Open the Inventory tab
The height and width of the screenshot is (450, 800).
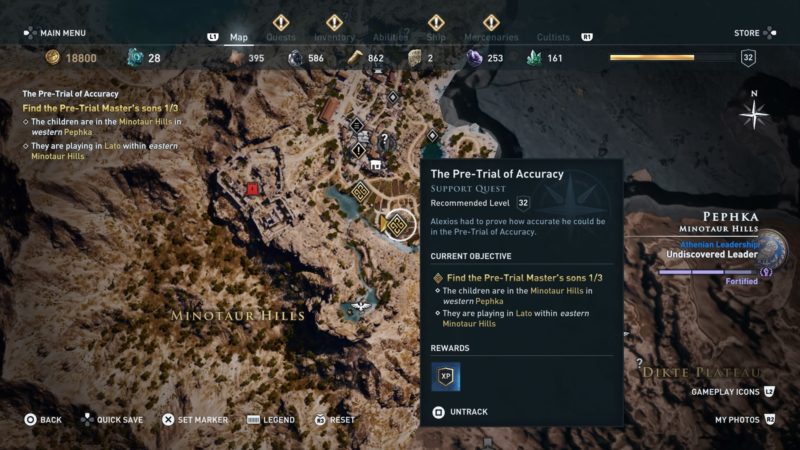334,38
